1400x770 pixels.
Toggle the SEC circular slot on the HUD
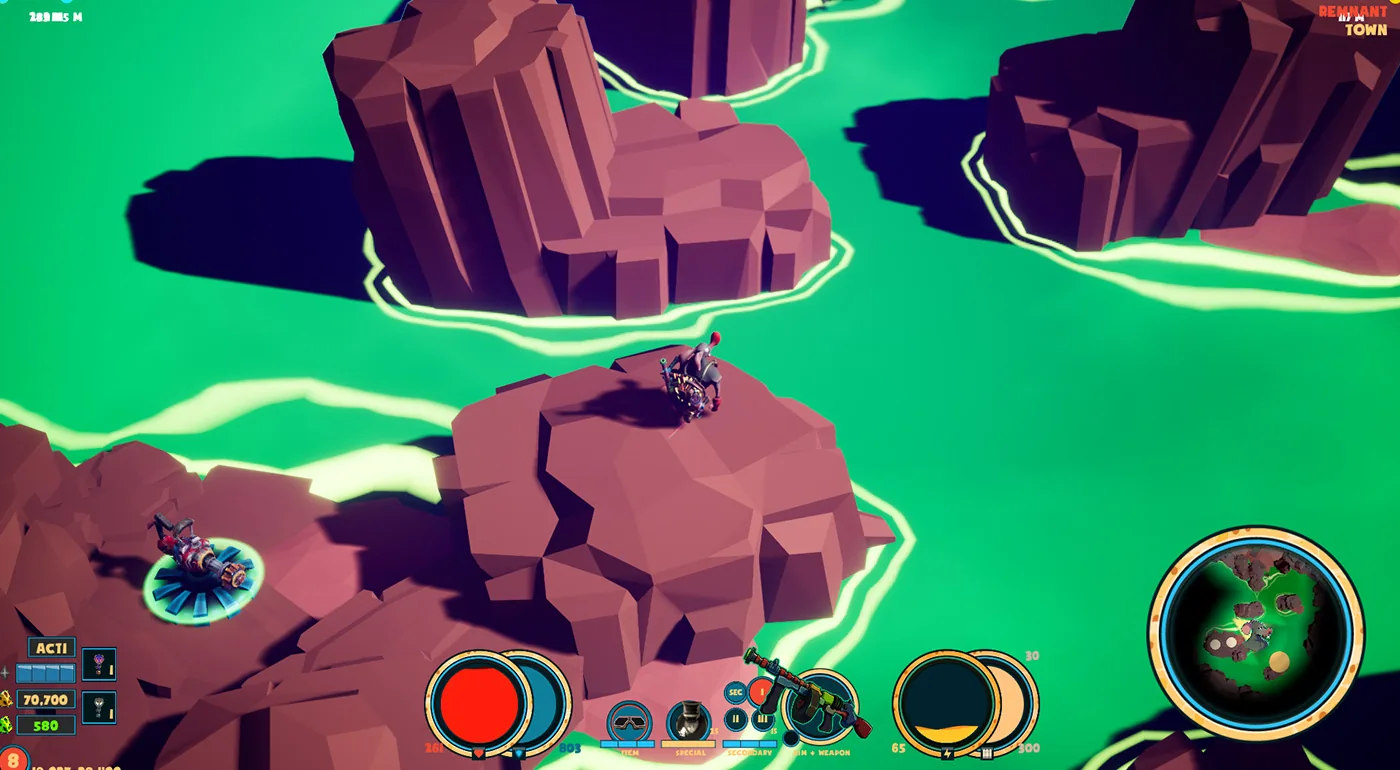pyautogui.click(x=735, y=692)
